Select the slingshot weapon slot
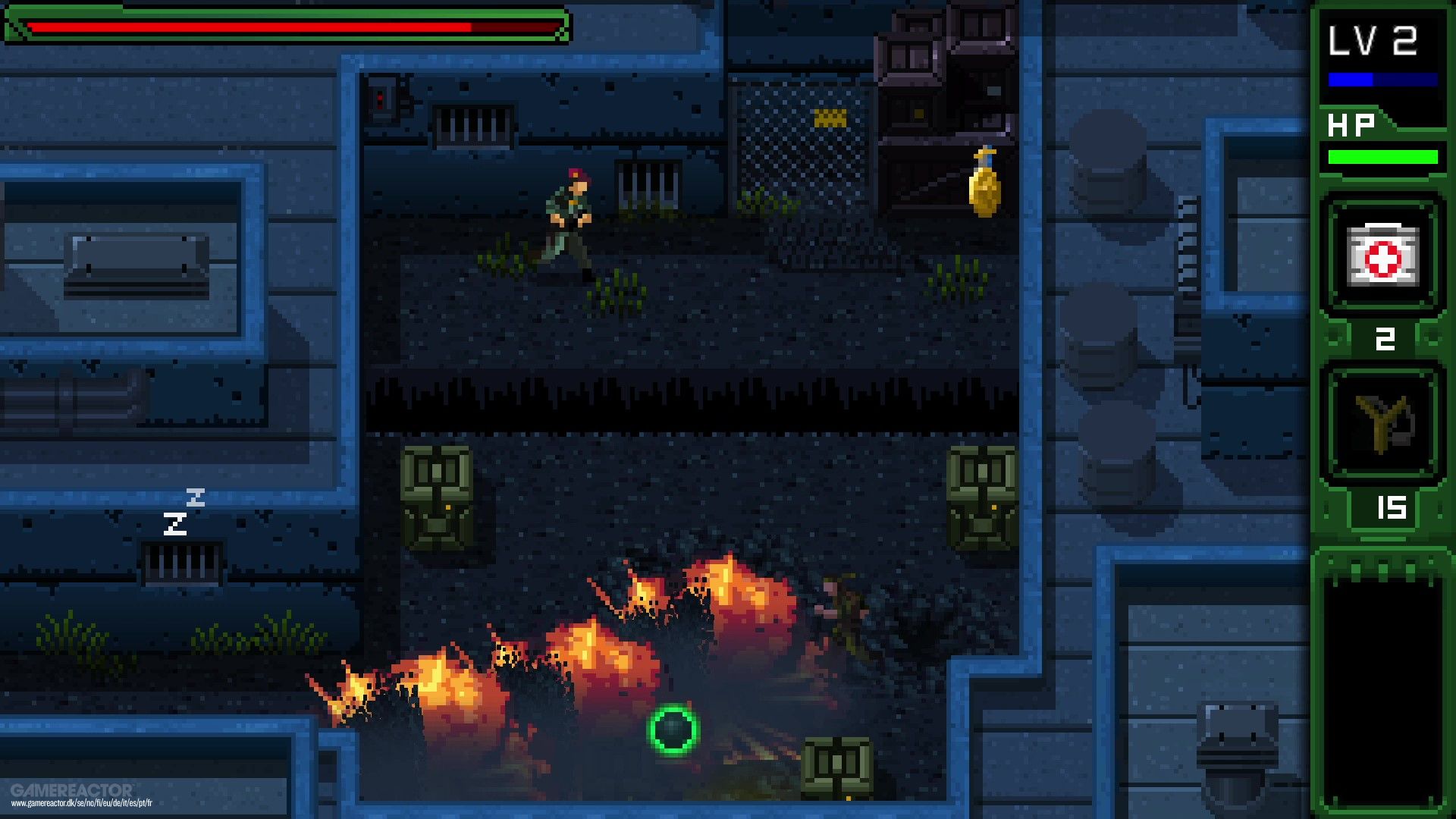This screenshot has width=1456, height=819. coord(1382,424)
